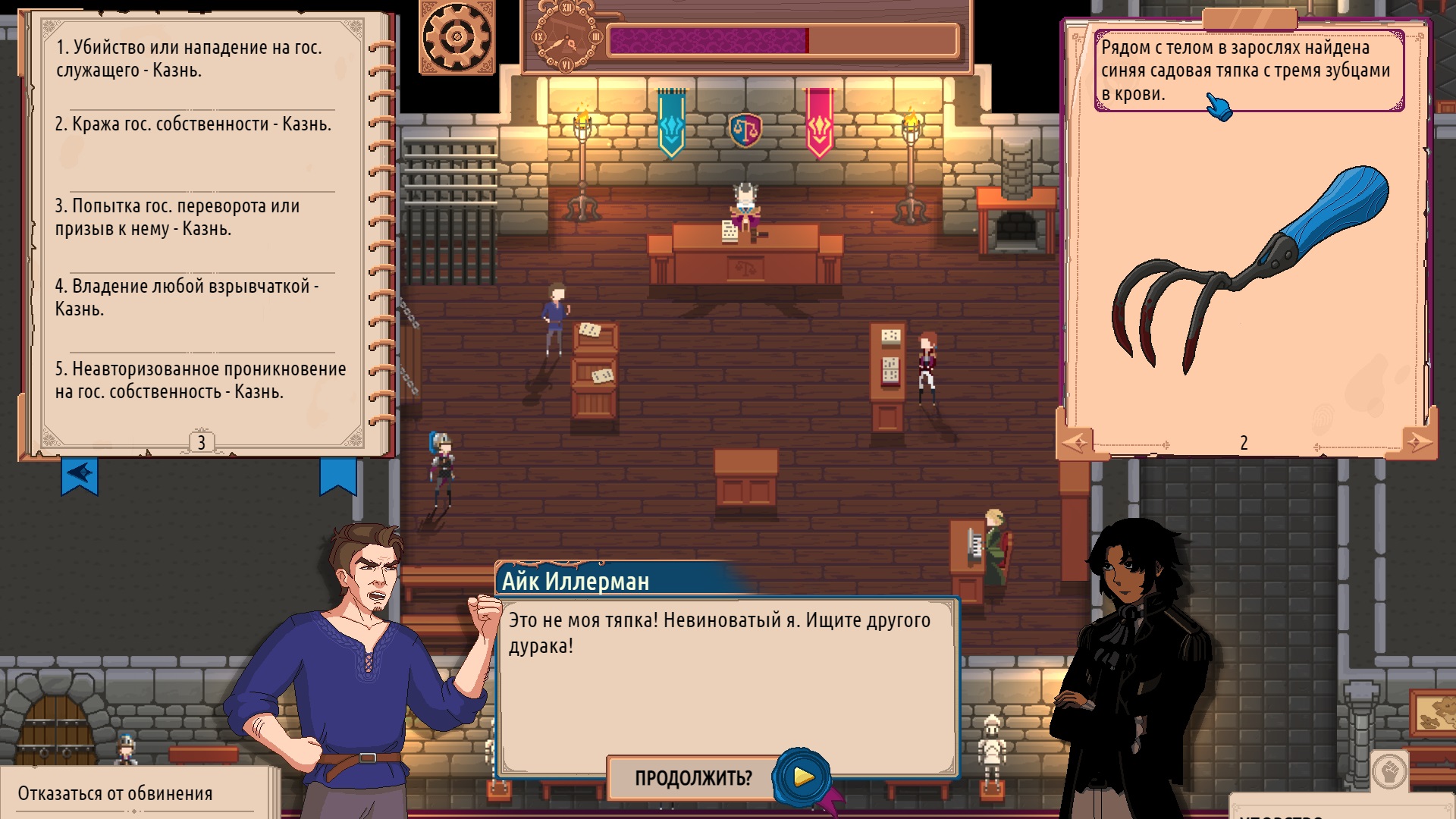This screenshot has width=1456, height=819.
Task: Click the blank blue bookmark under law book
Action: pyautogui.click(x=338, y=475)
